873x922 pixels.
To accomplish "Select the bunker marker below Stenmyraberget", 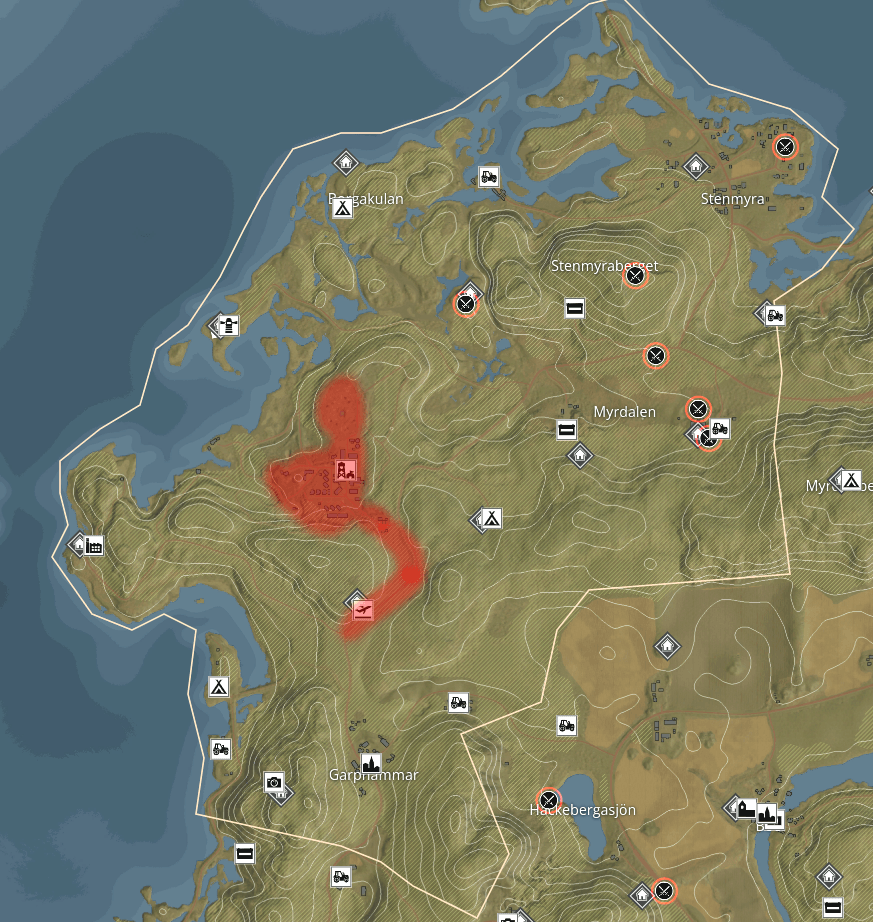I will click(574, 308).
